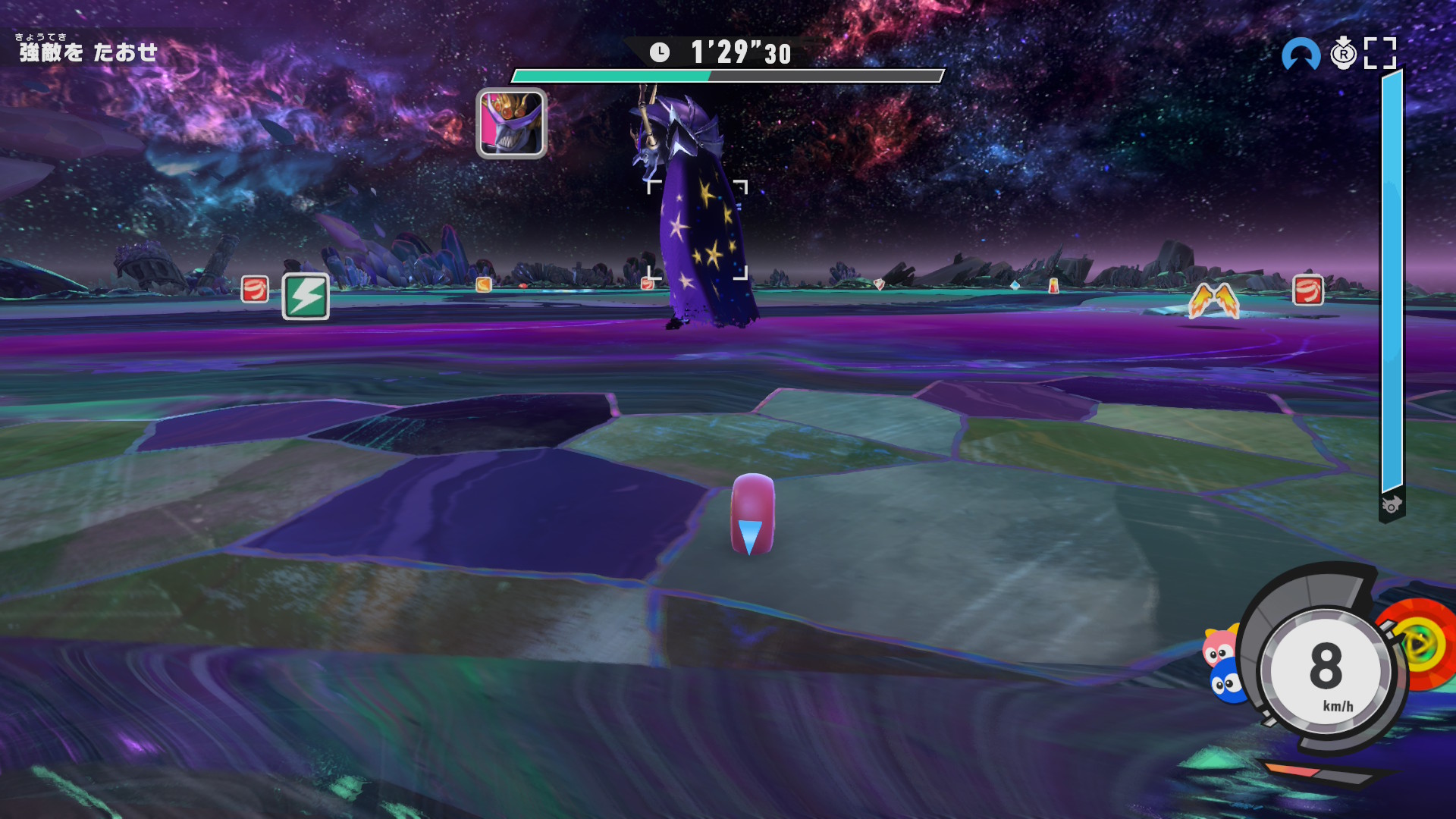Screen dimensions: 1456x819
Task: Toggle the white bracket lock-on icon
Action: click(1379, 53)
